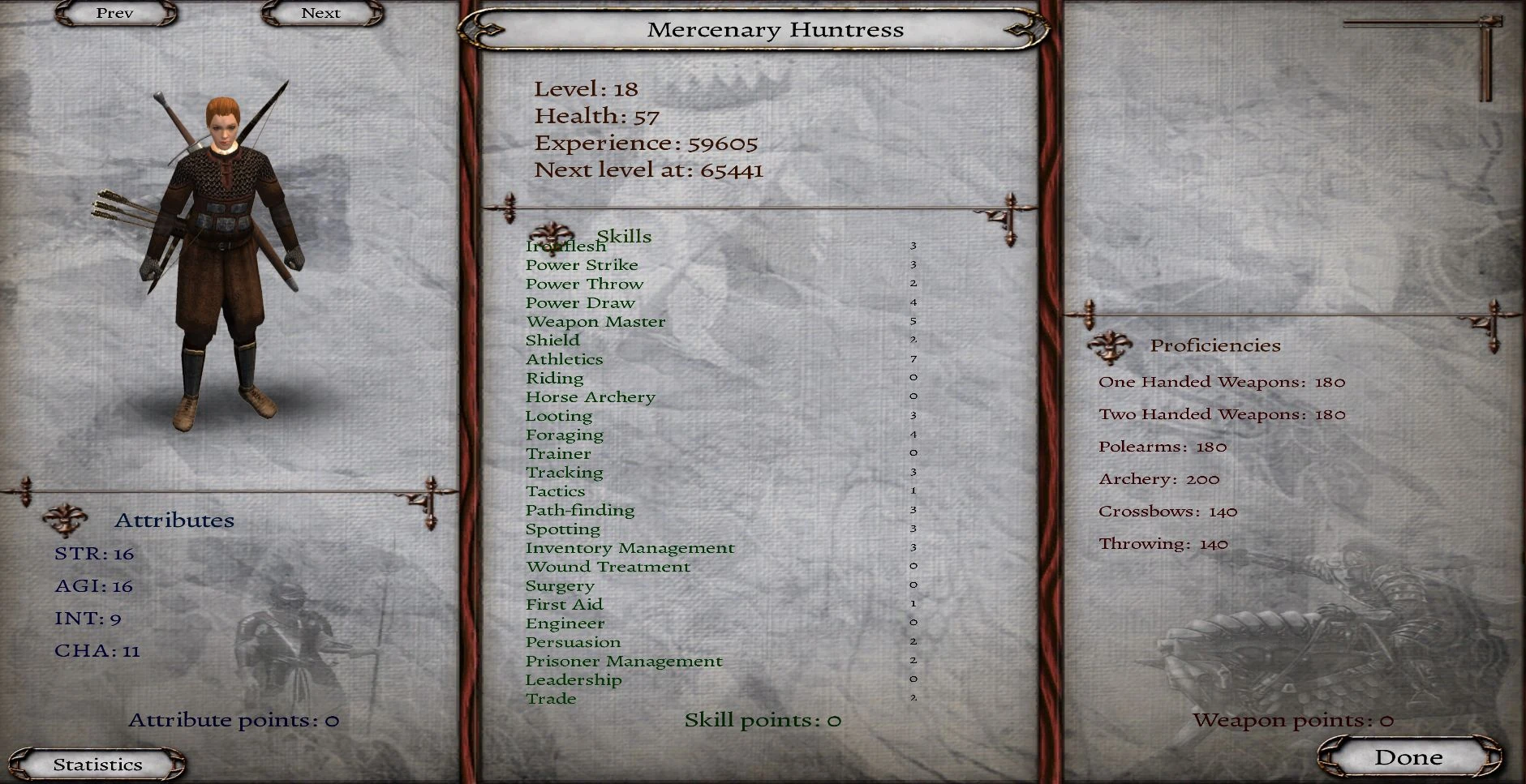Click the fleur ornament beside the Proficiencies header

coord(1111,345)
